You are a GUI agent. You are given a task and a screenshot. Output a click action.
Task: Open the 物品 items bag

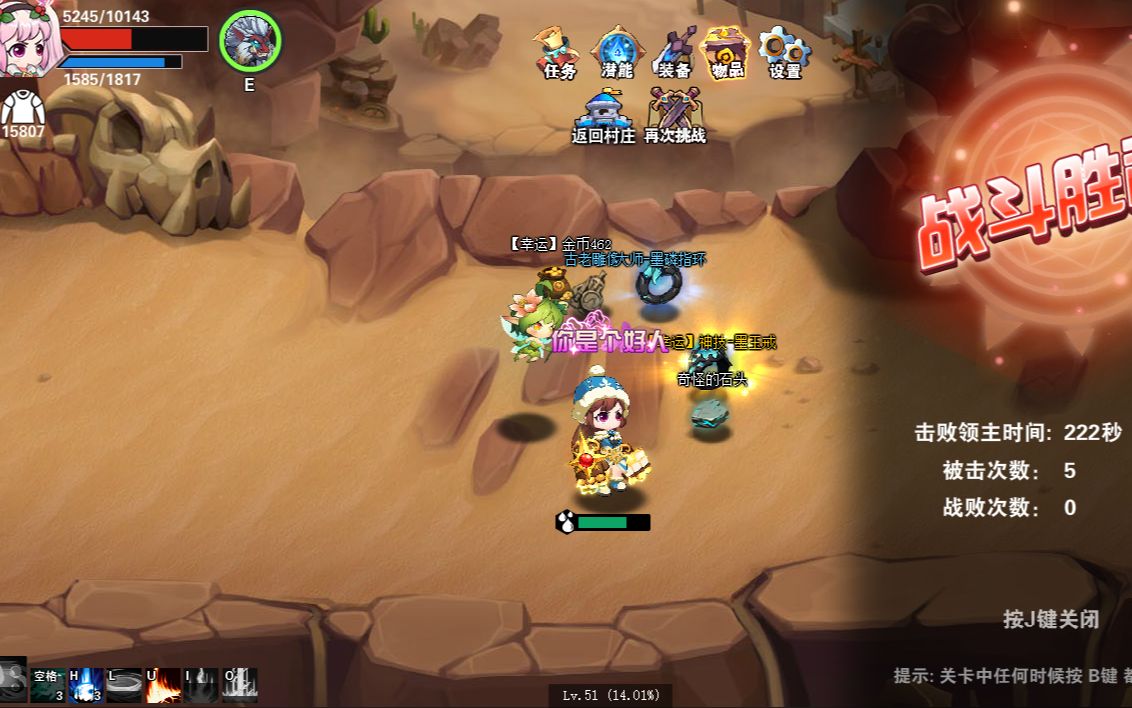tap(727, 52)
